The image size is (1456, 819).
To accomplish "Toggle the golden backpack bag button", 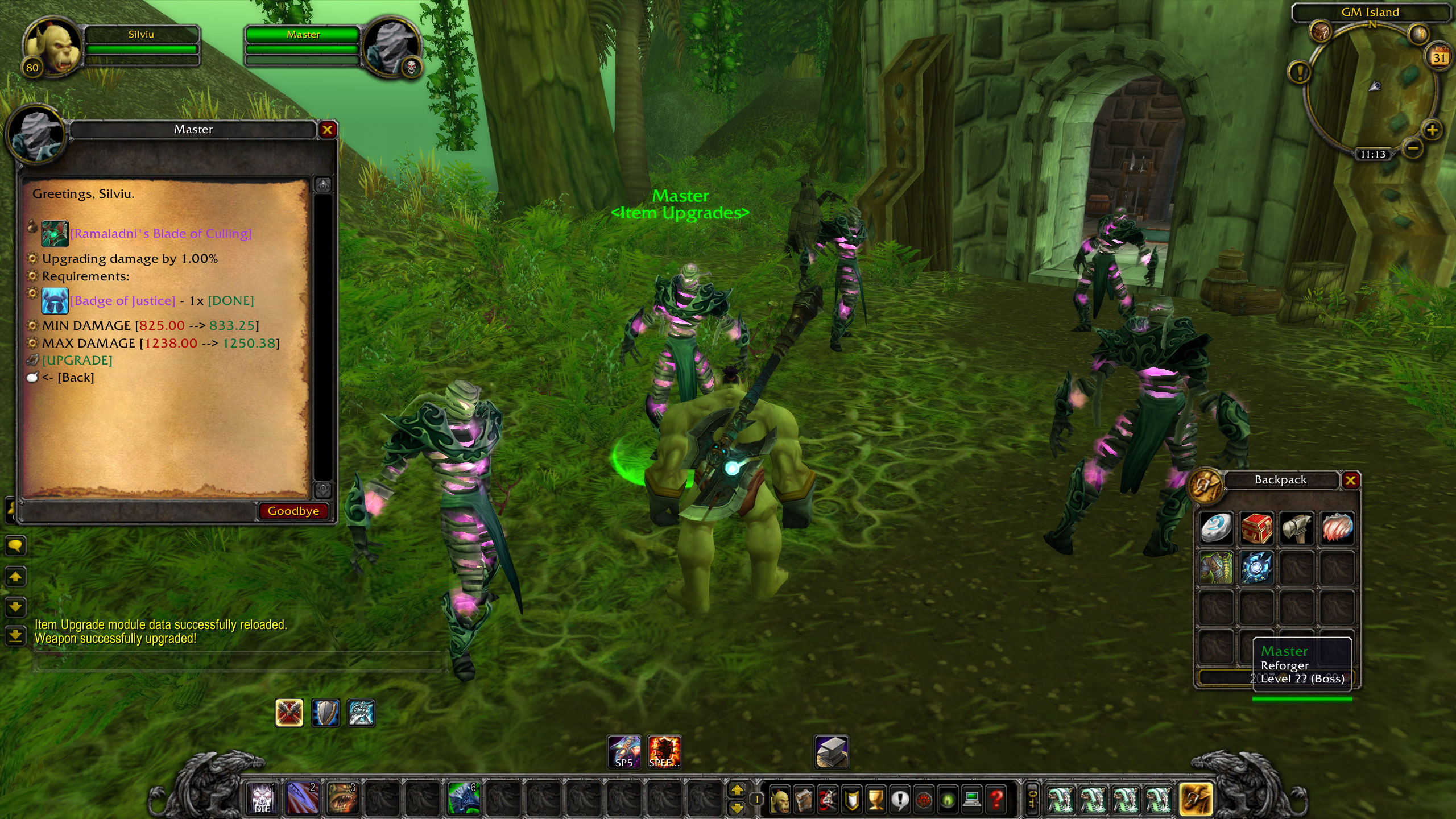I will 1196,799.
